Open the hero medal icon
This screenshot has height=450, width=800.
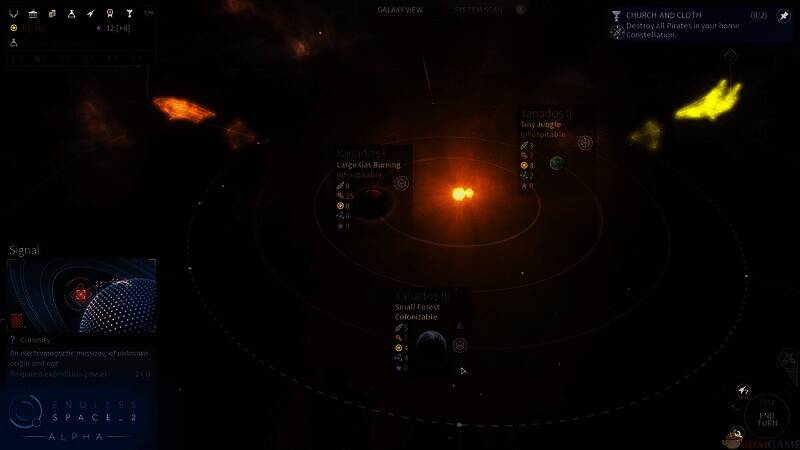(x=109, y=13)
